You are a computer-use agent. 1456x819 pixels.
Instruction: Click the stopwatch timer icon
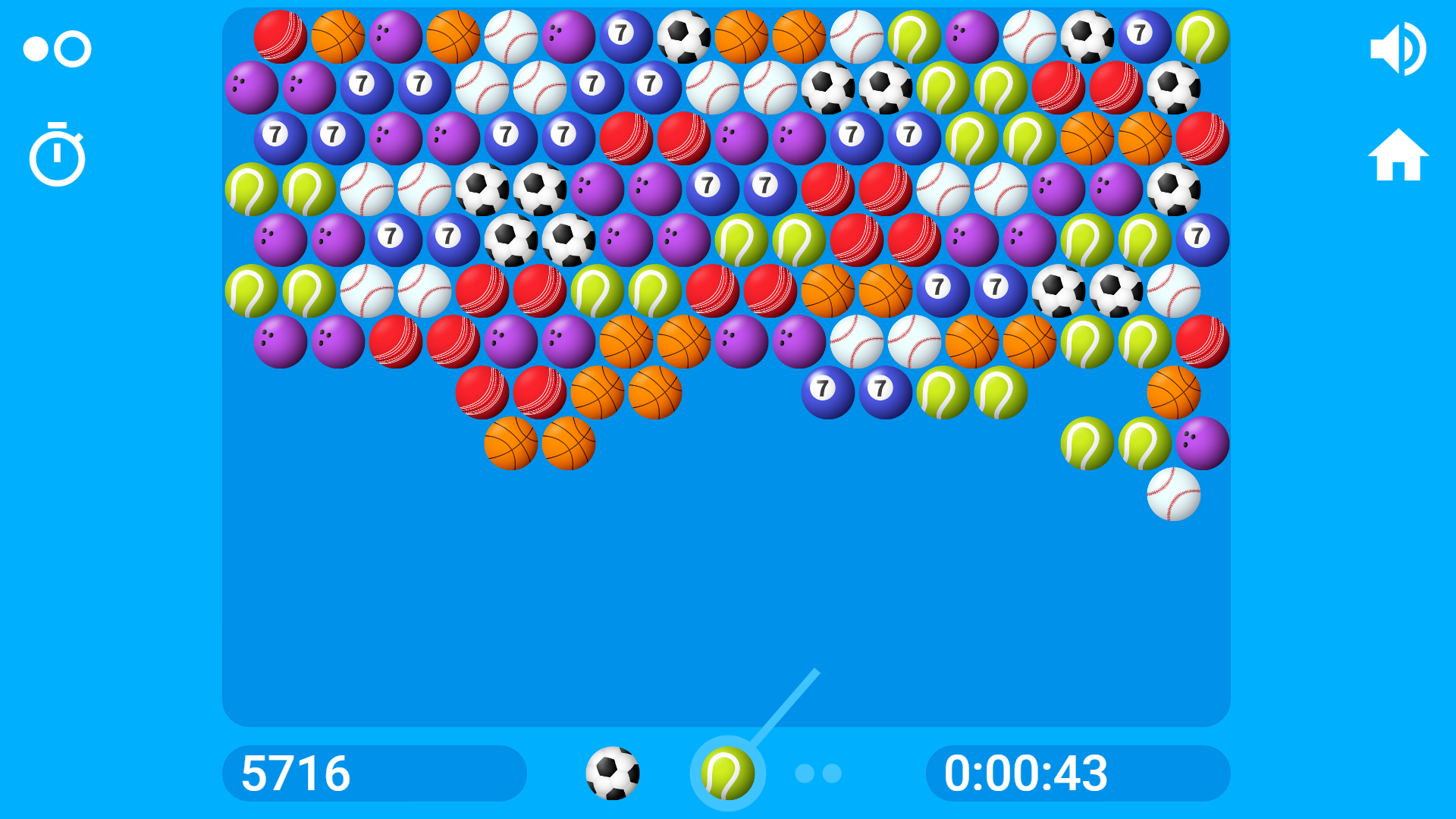[x=57, y=155]
